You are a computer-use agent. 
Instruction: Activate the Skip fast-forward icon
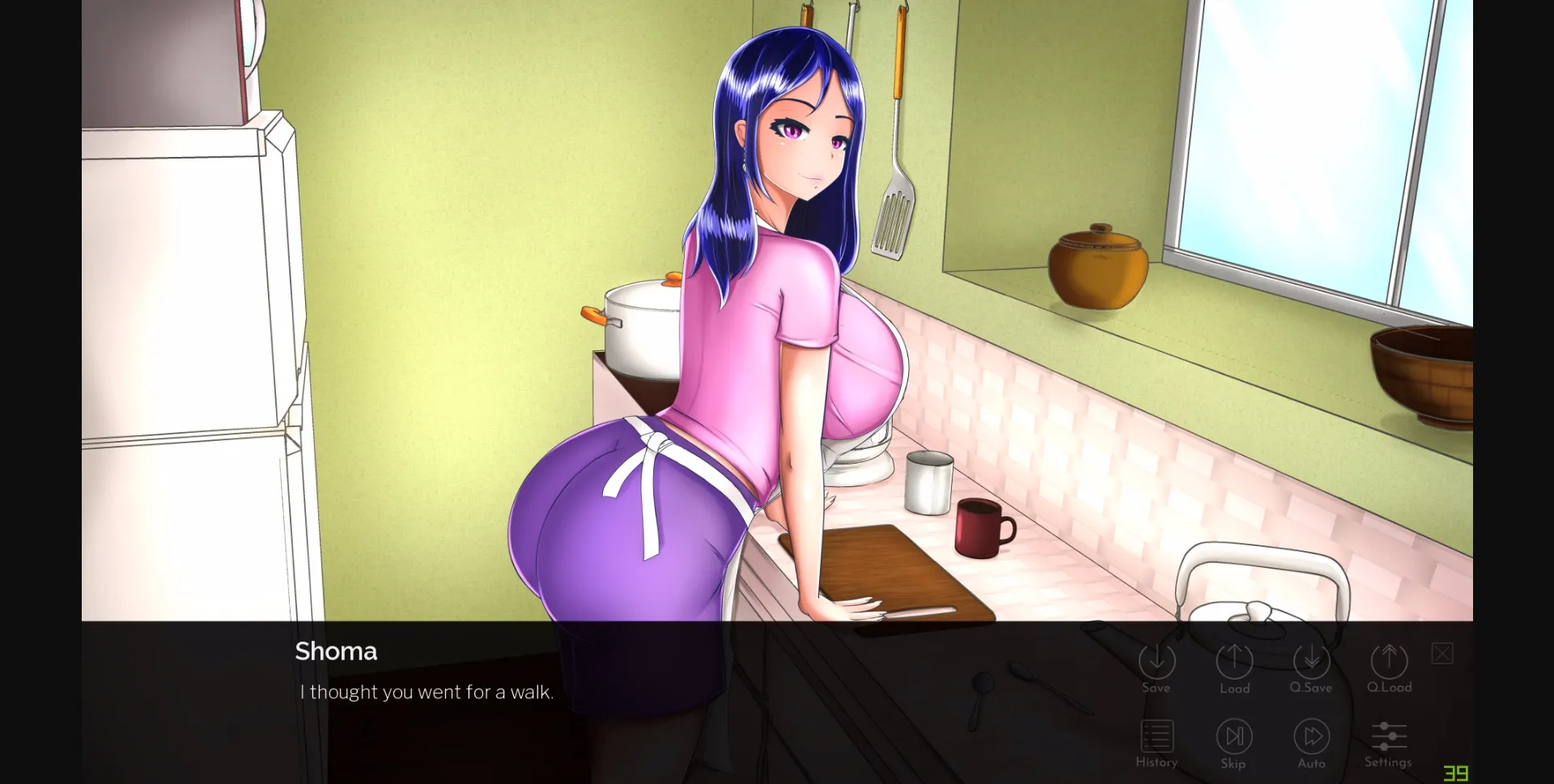pyautogui.click(x=1233, y=735)
